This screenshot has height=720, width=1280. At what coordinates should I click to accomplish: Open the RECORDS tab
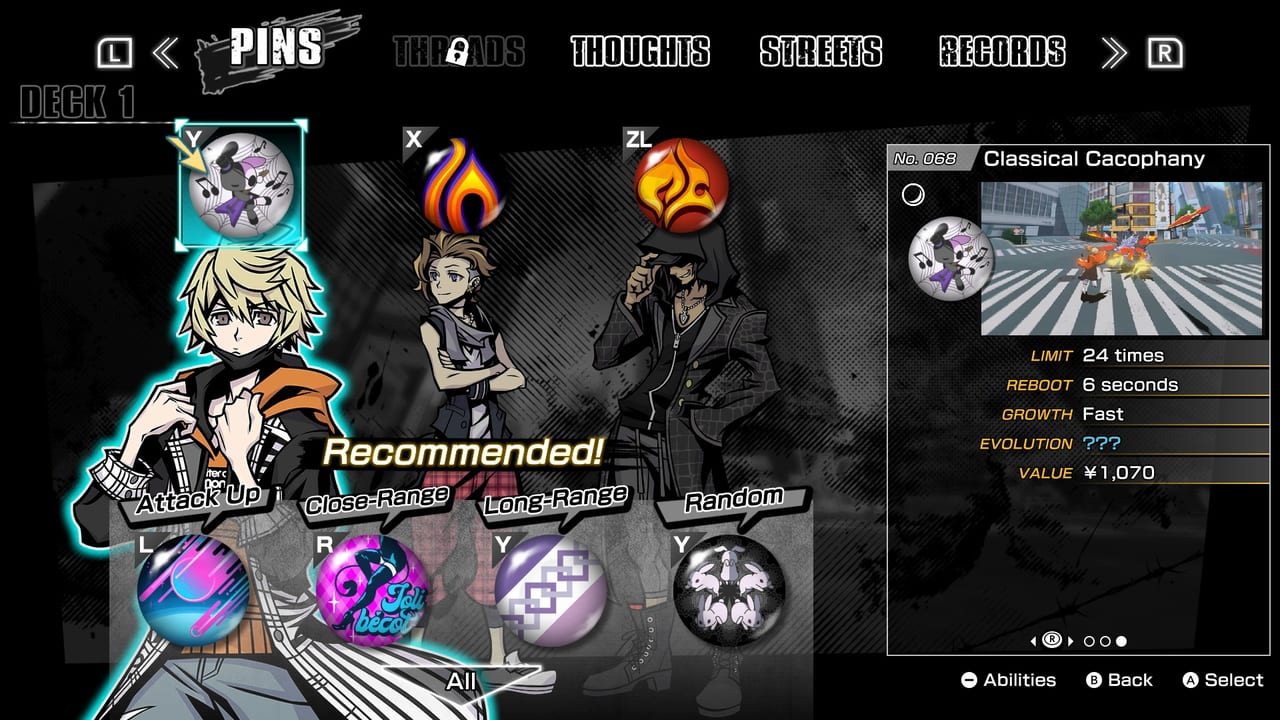click(997, 53)
